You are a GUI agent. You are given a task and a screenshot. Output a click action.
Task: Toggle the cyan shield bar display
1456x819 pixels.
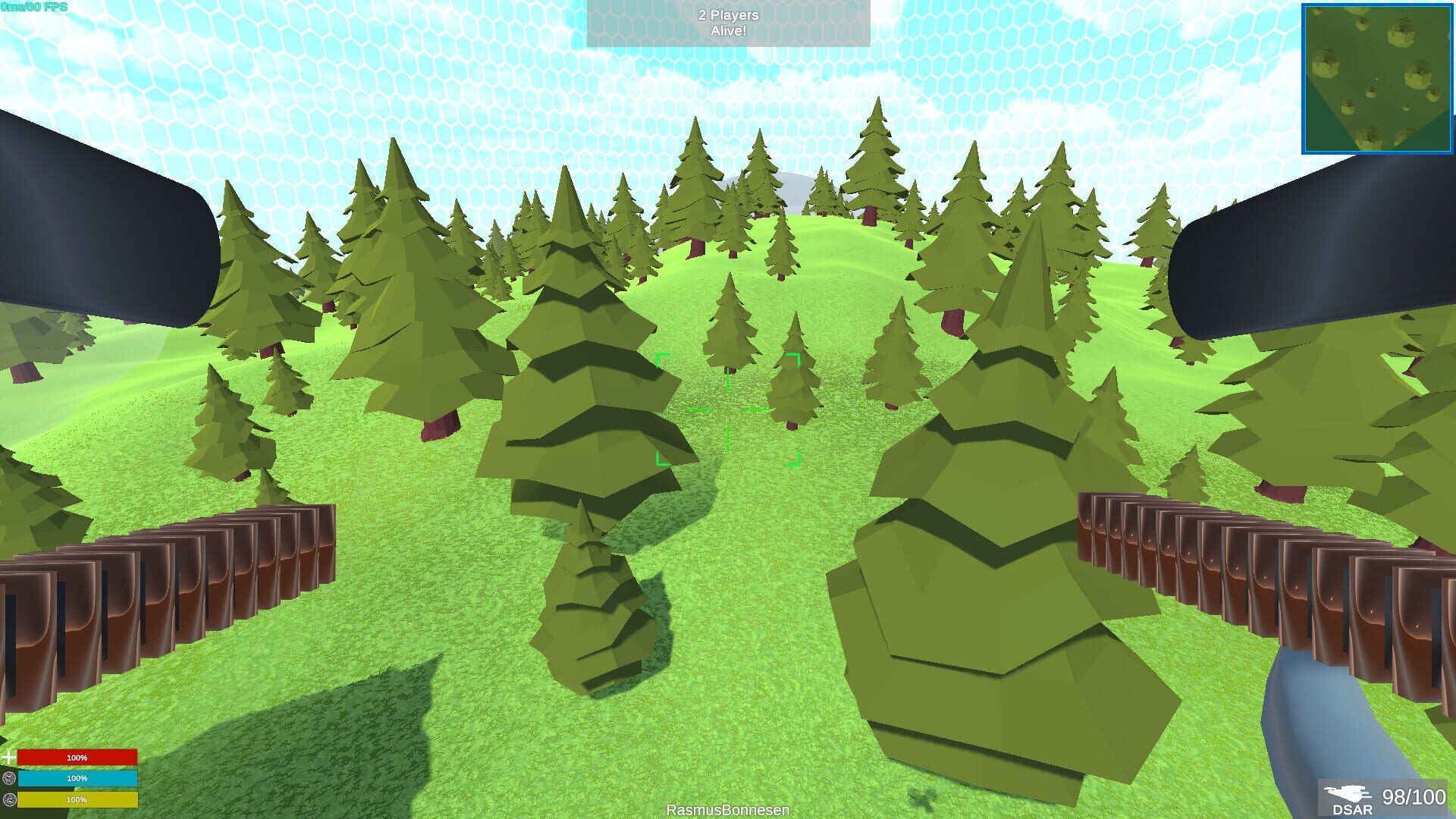pos(78,778)
